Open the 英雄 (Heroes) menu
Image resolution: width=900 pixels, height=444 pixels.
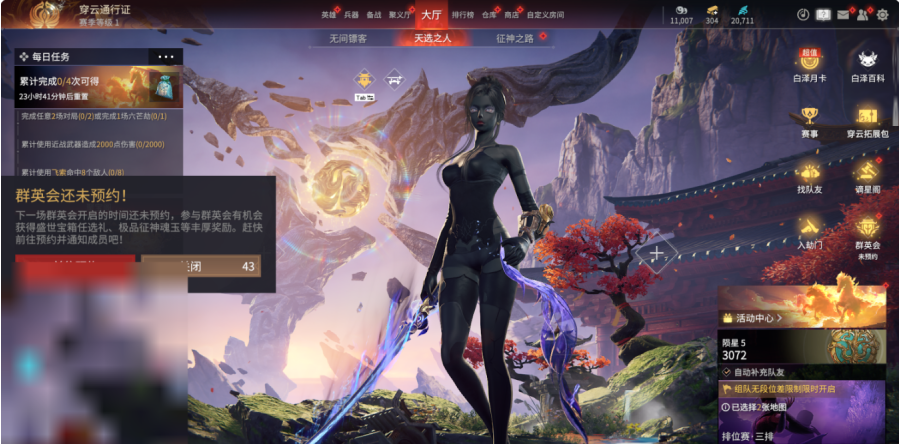pyautogui.click(x=328, y=15)
